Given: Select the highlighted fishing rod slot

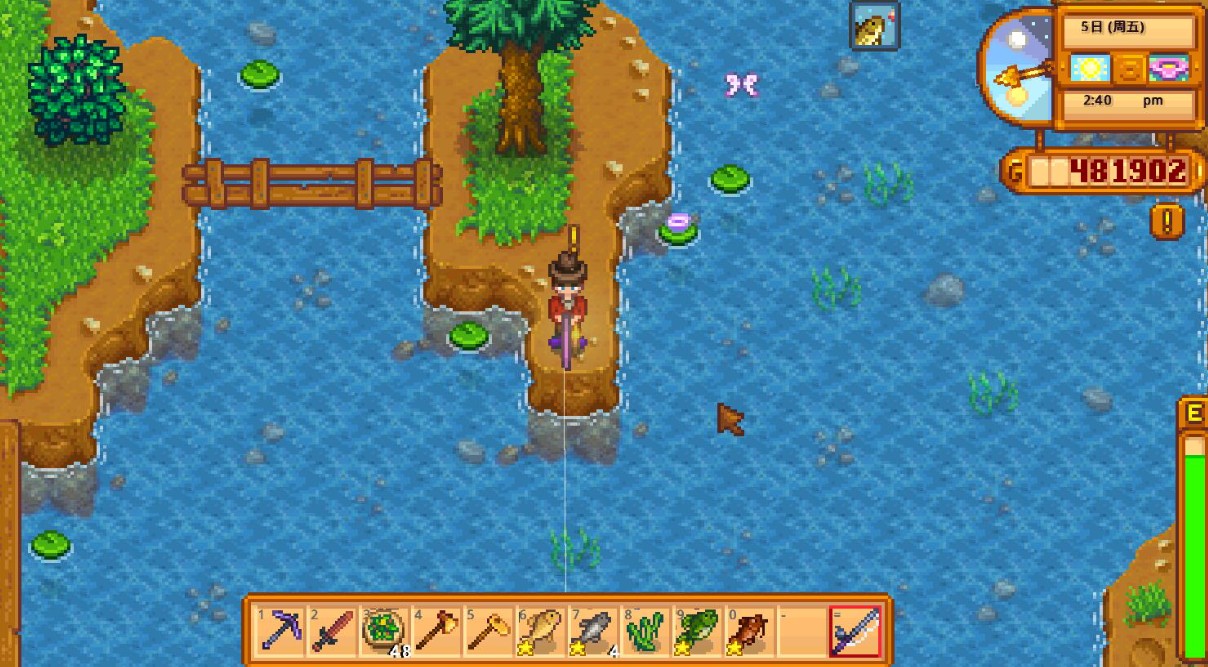Looking at the screenshot, I should pyautogui.click(x=855, y=632).
